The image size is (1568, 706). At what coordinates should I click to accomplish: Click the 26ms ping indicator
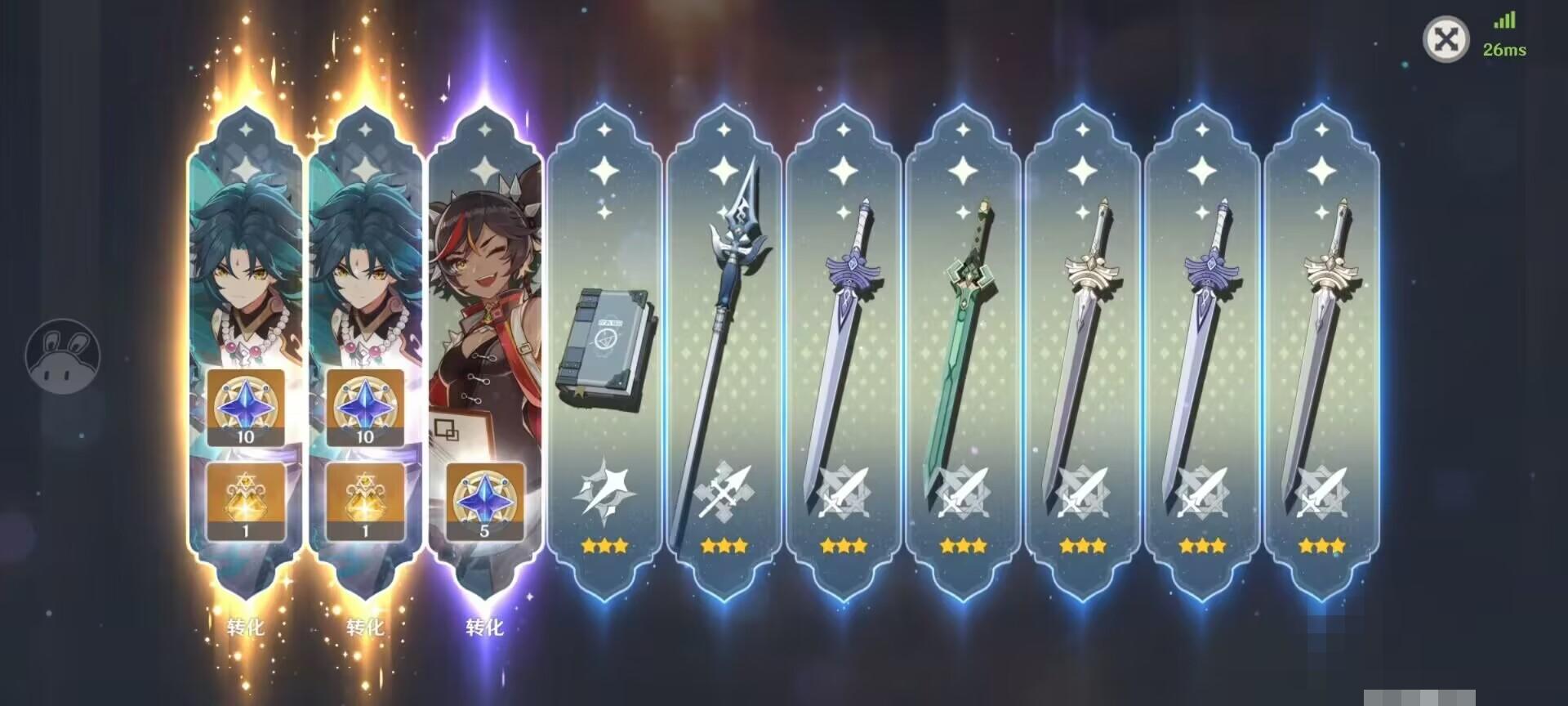click(x=1505, y=51)
